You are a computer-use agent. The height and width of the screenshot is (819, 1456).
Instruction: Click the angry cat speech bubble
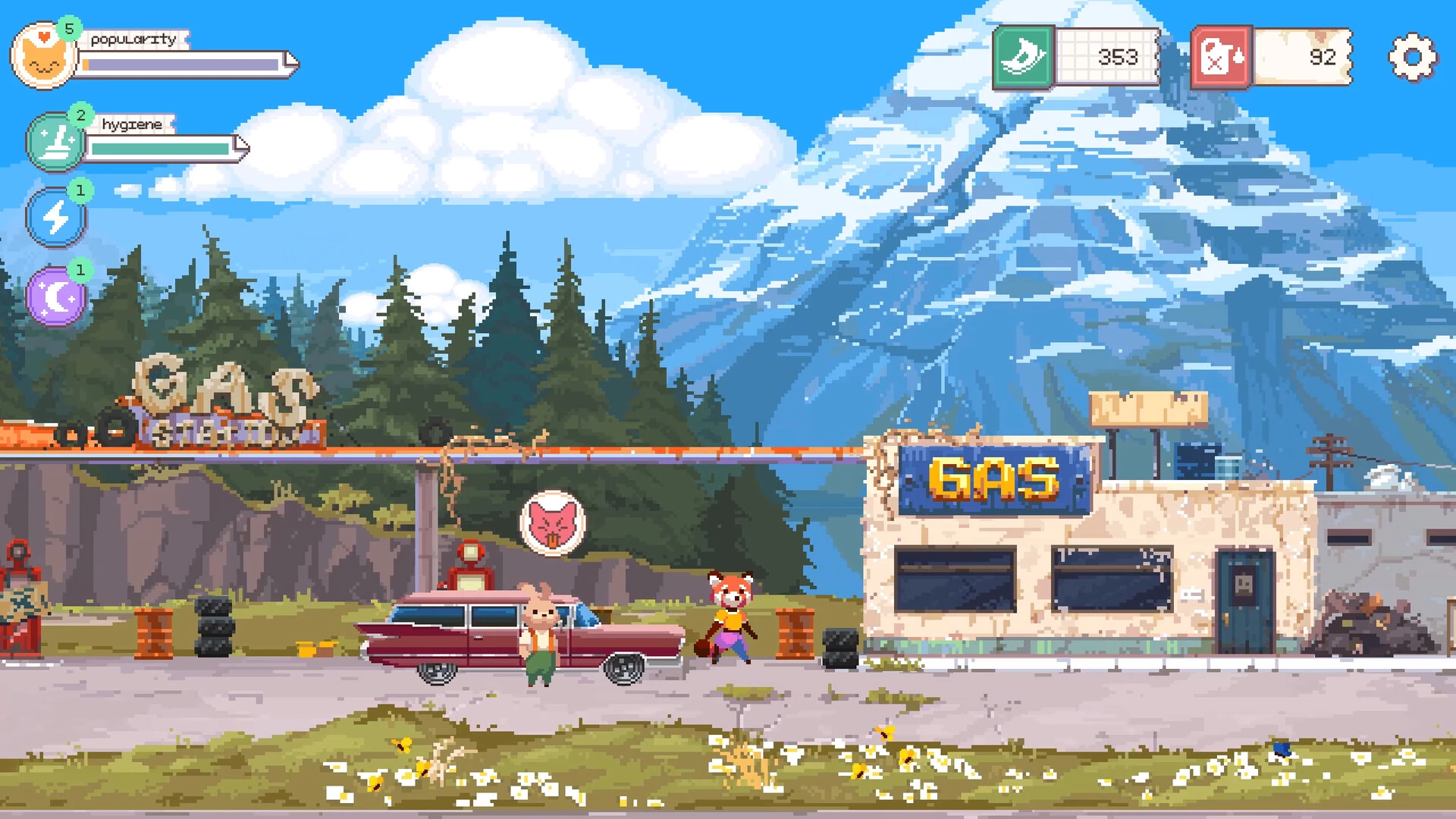553,523
